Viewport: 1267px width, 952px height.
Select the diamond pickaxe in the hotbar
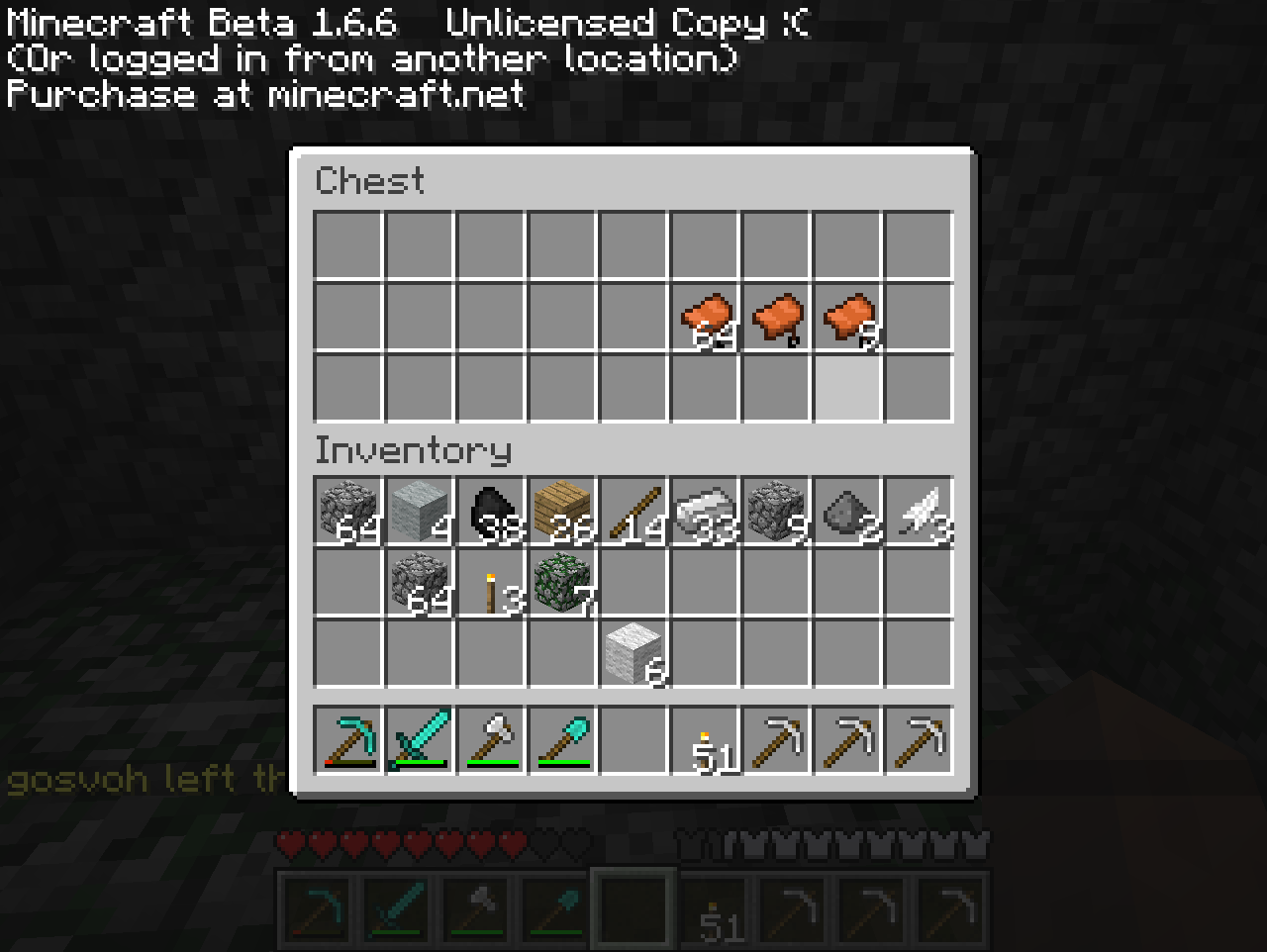pyautogui.click(x=348, y=739)
